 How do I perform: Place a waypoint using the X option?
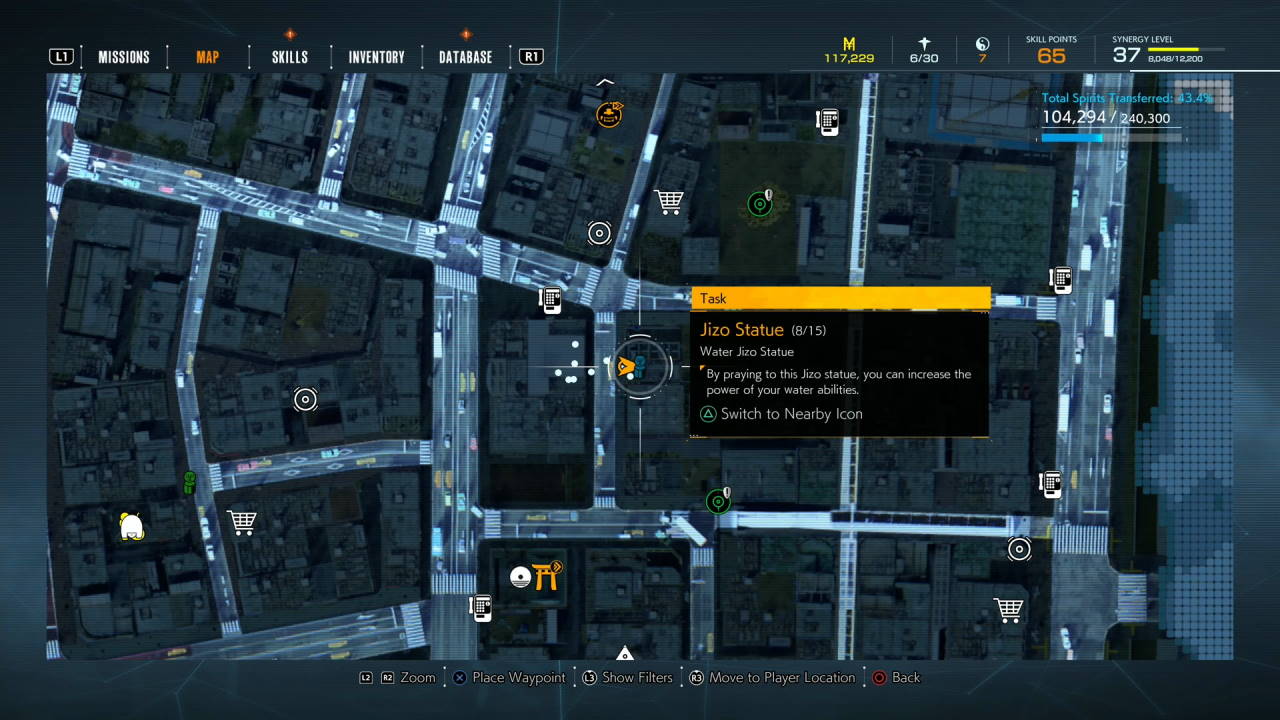pyautogui.click(x=506, y=677)
